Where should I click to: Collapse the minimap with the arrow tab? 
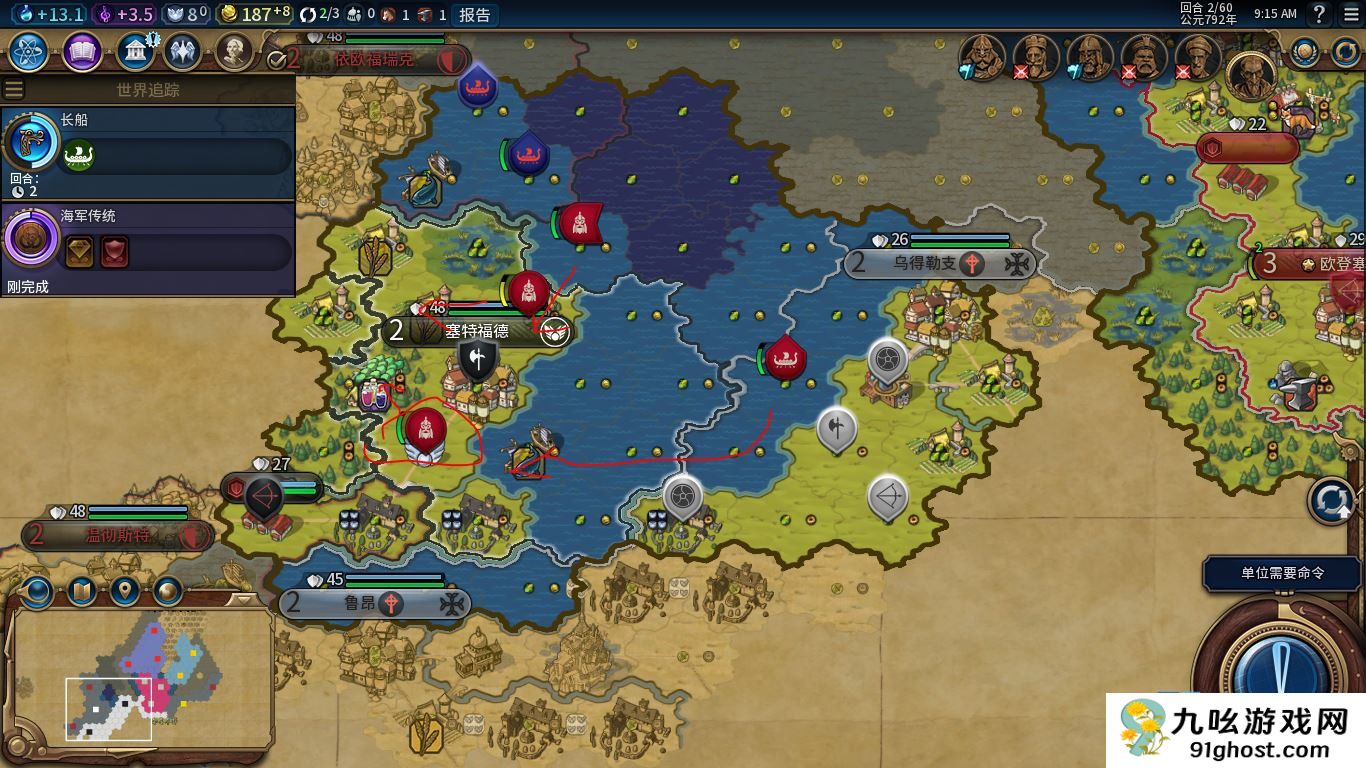point(243,600)
